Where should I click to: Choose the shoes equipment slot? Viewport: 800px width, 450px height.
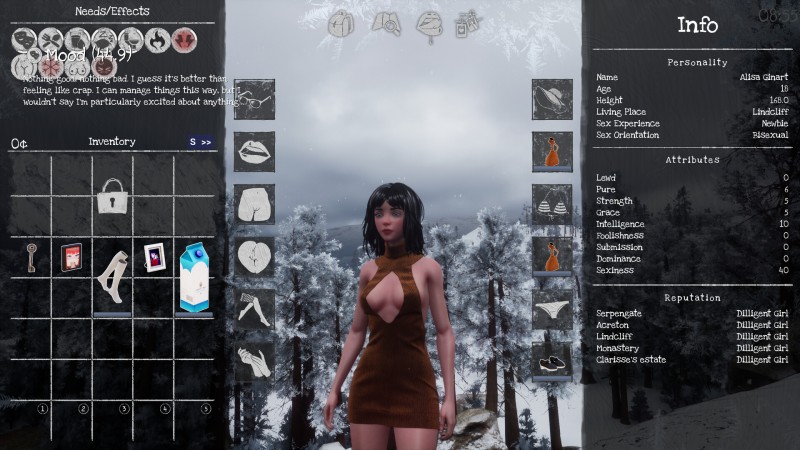(551, 360)
